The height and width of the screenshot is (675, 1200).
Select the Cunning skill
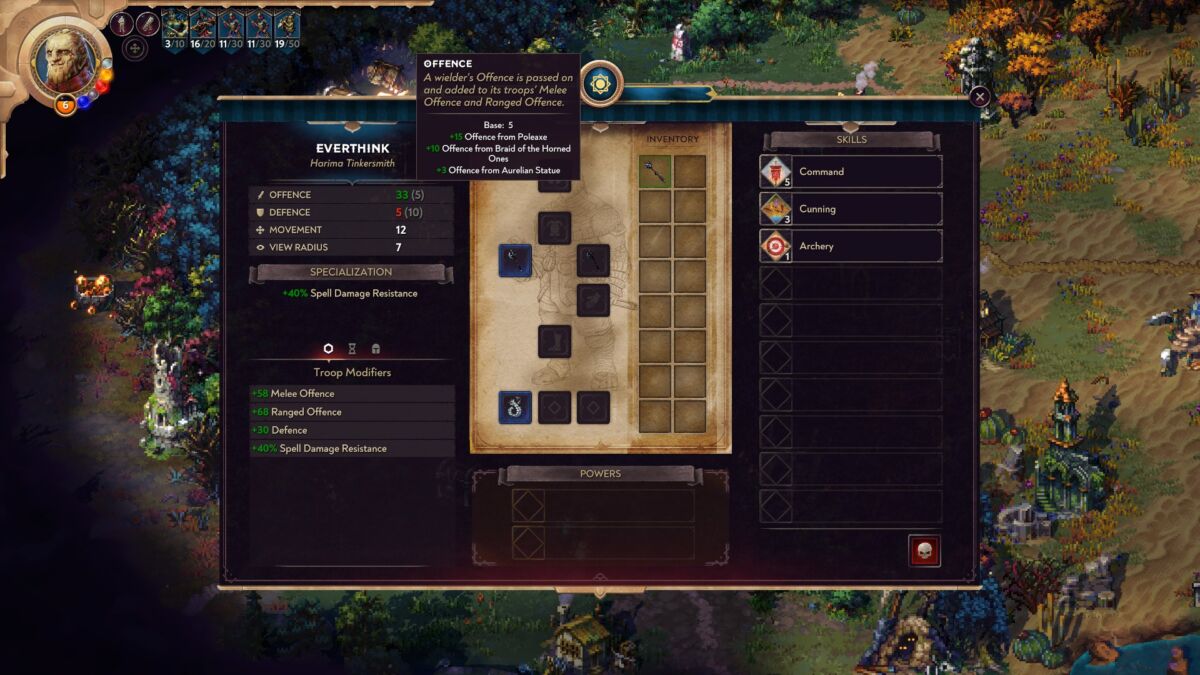coord(851,209)
